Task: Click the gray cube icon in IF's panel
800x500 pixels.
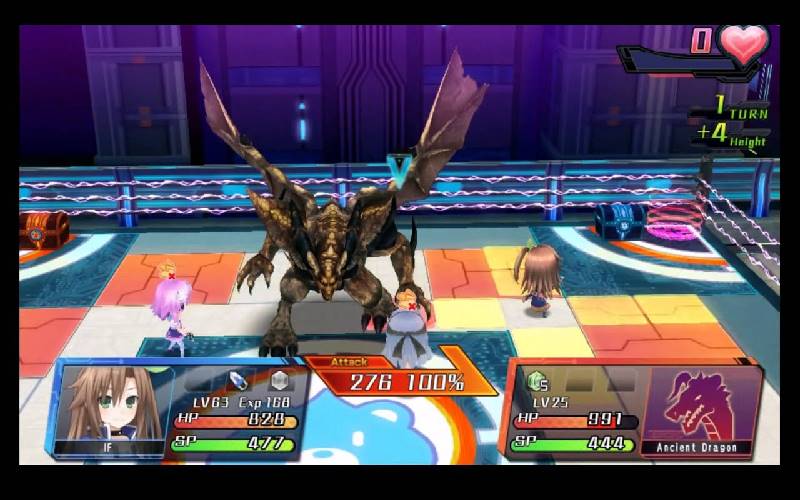Action: pos(279,381)
